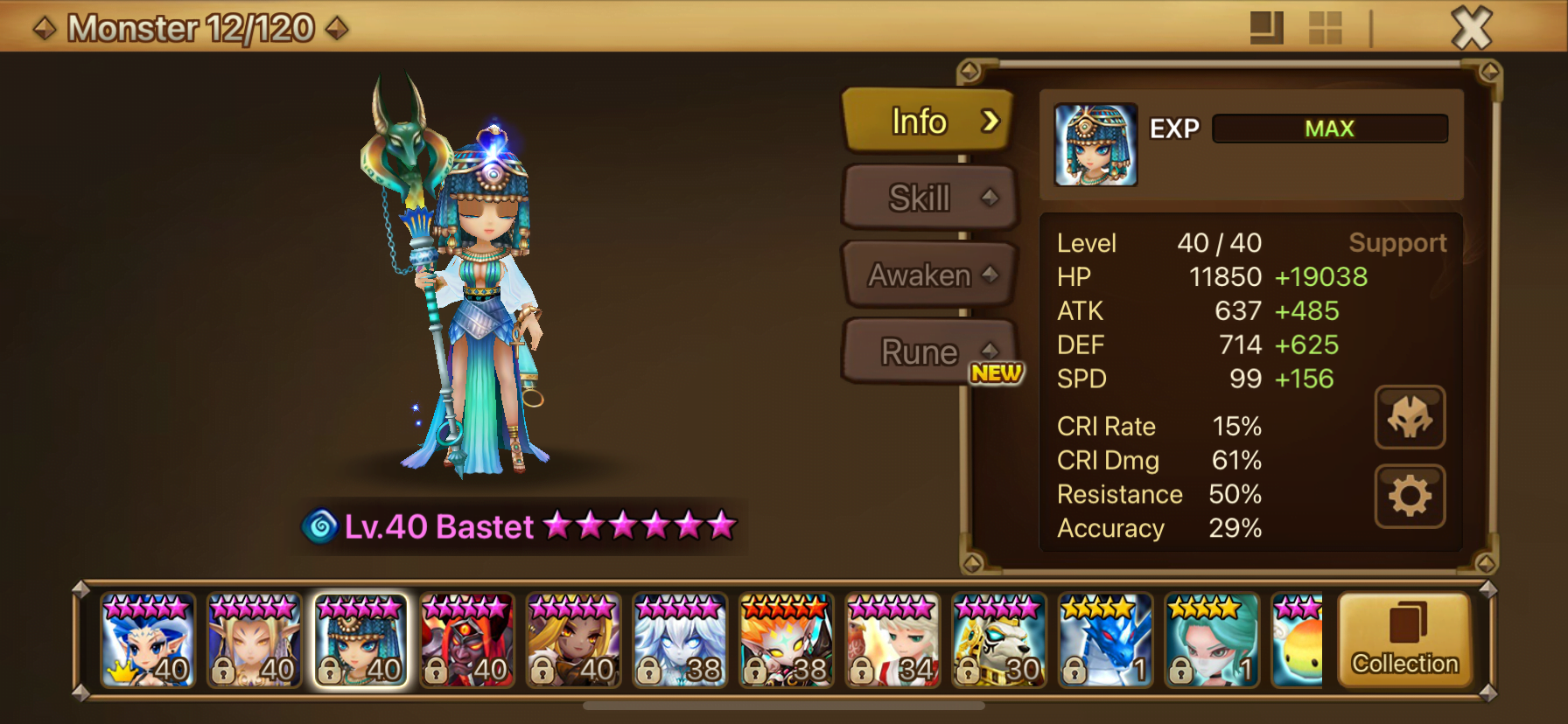Open the Awaken tab

point(928,275)
